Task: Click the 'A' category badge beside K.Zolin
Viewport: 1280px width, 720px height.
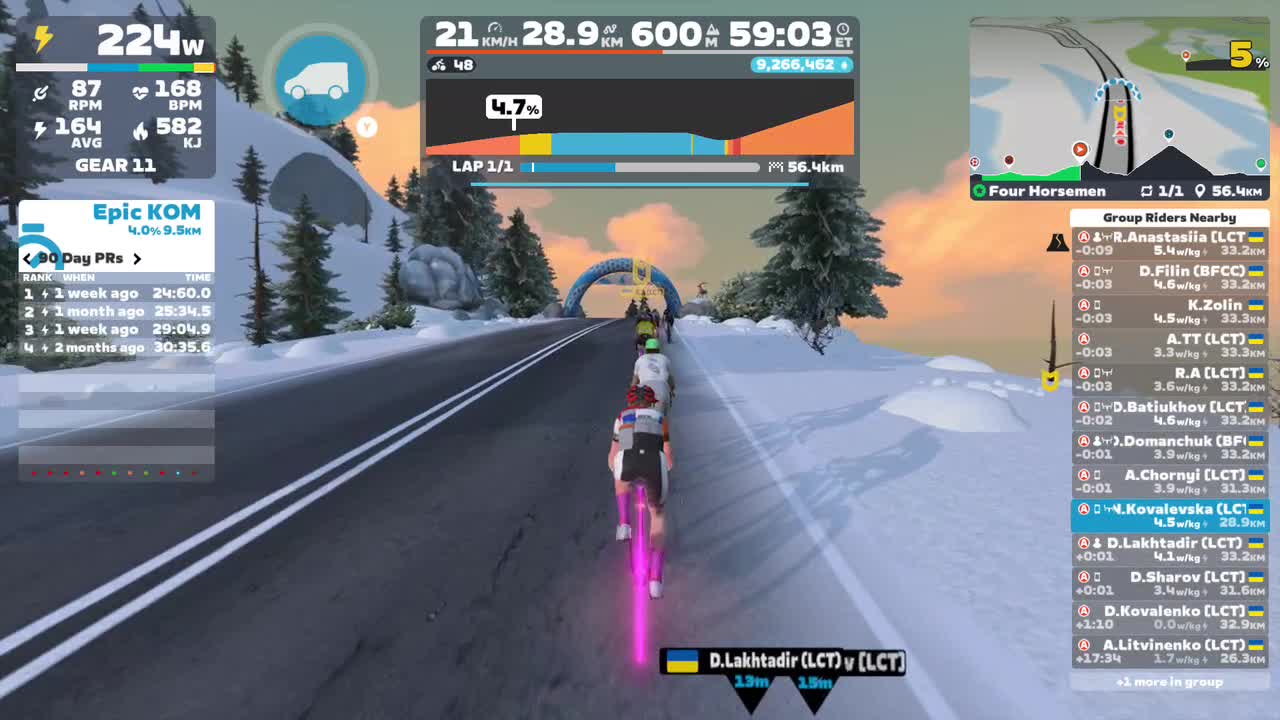Action: [x=1083, y=305]
